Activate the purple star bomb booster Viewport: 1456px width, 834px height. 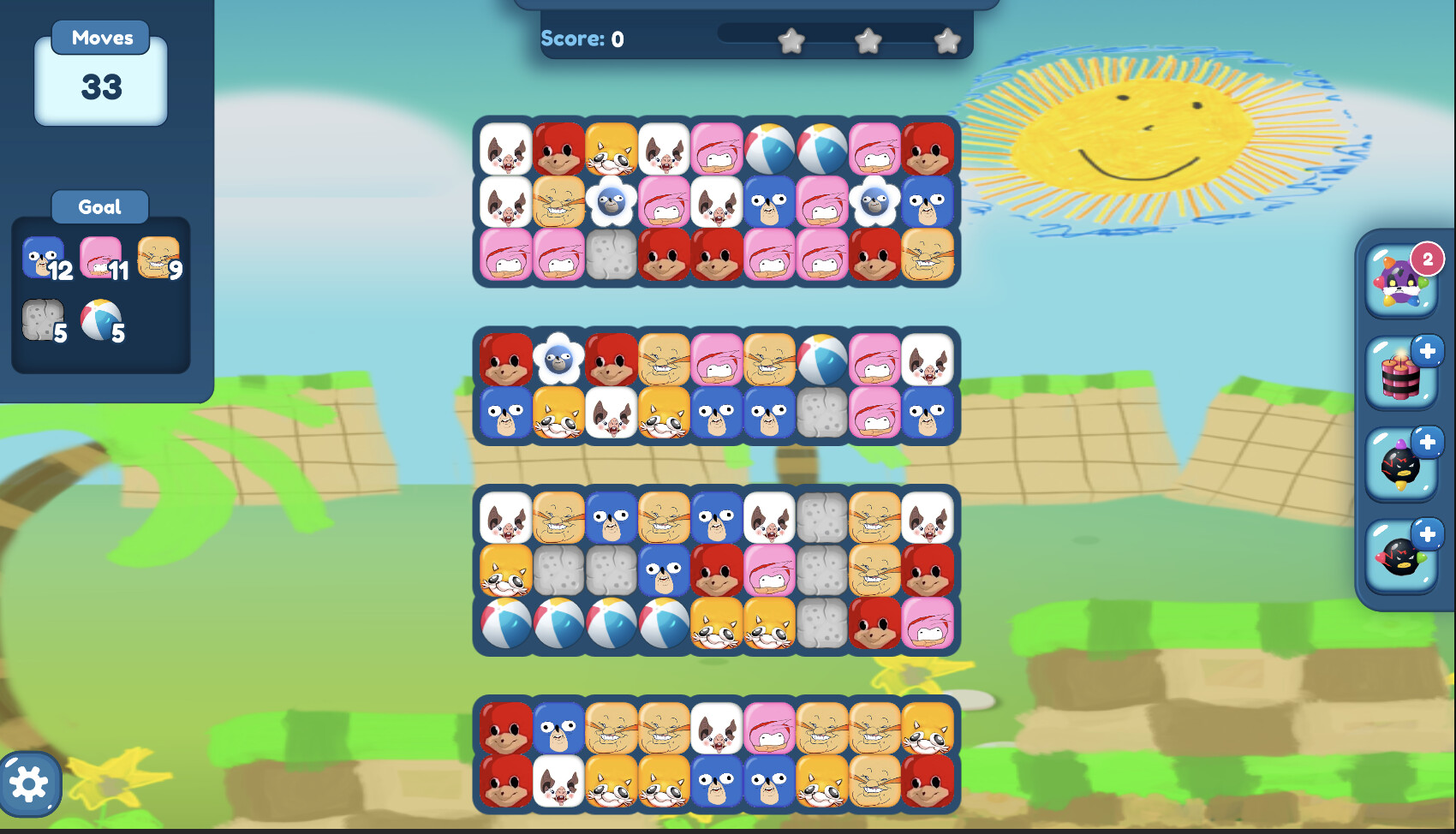click(1401, 288)
